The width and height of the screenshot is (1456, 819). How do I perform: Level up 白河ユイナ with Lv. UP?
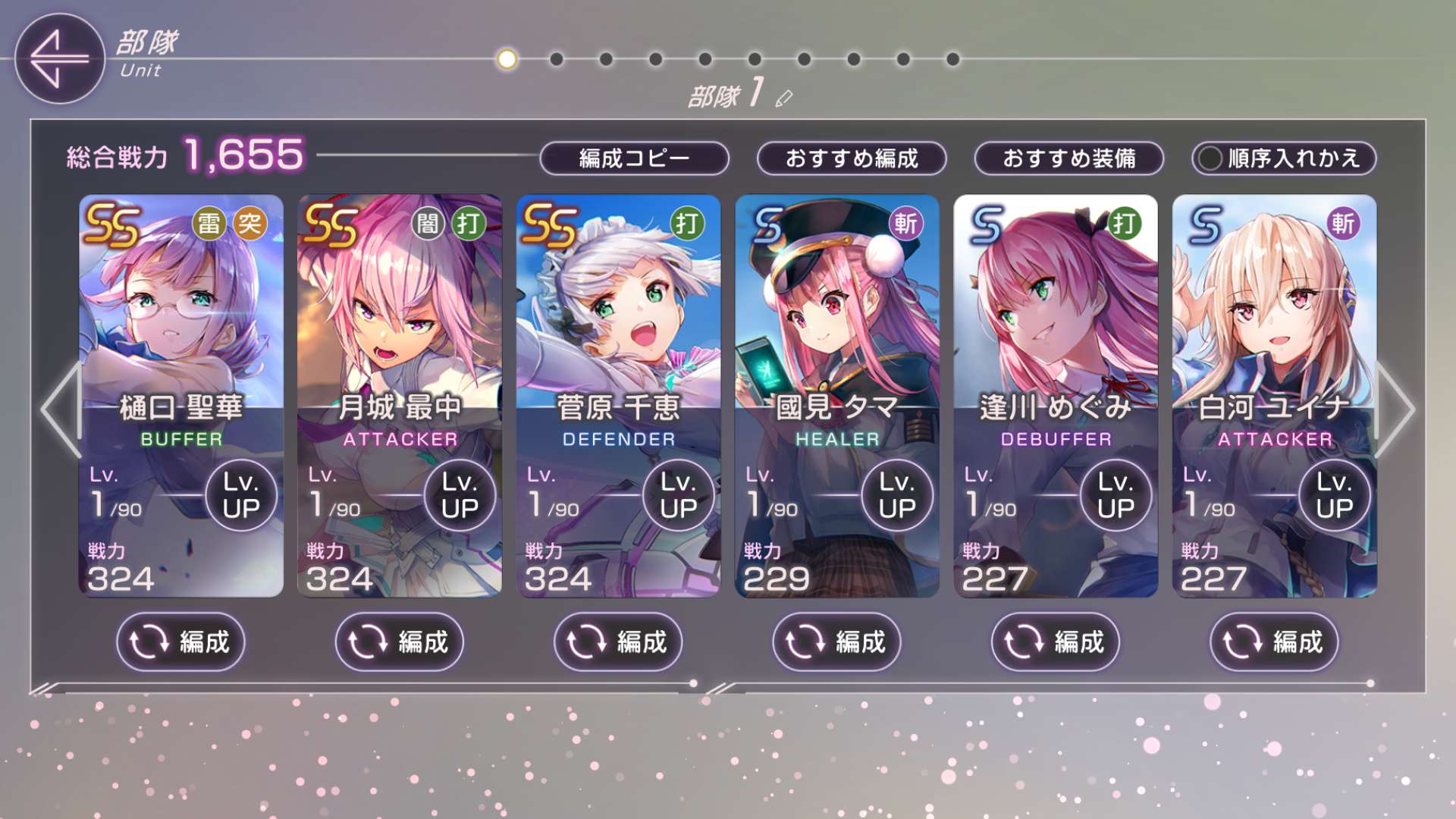click(x=1334, y=495)
